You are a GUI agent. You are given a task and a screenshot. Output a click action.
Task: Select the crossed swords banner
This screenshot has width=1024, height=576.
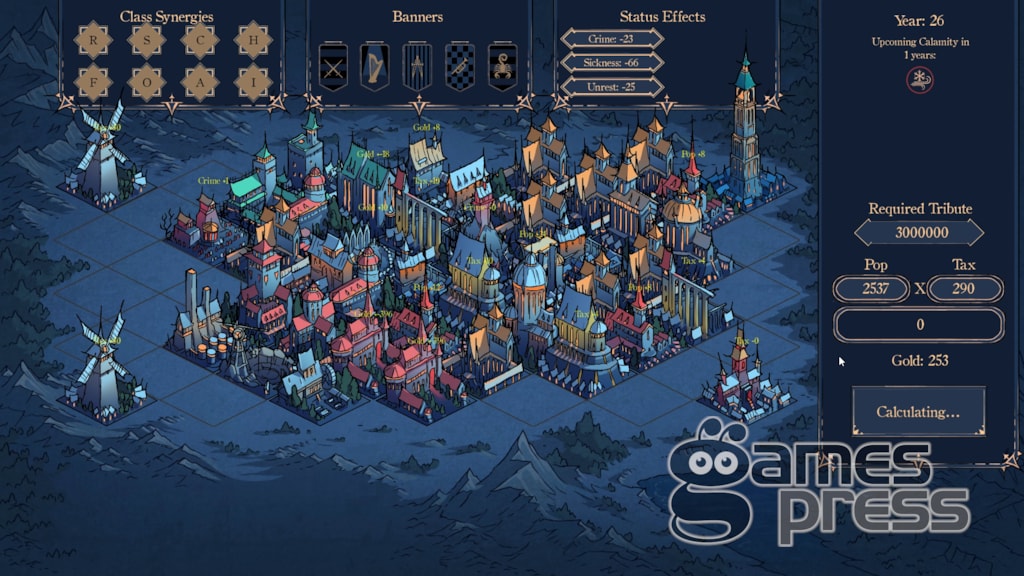click(x=333, y=67)
